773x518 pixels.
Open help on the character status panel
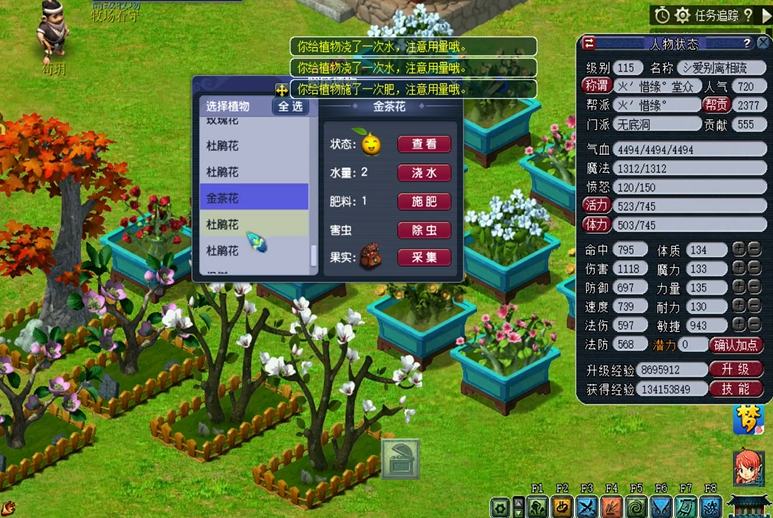click(x=746, y=44)
